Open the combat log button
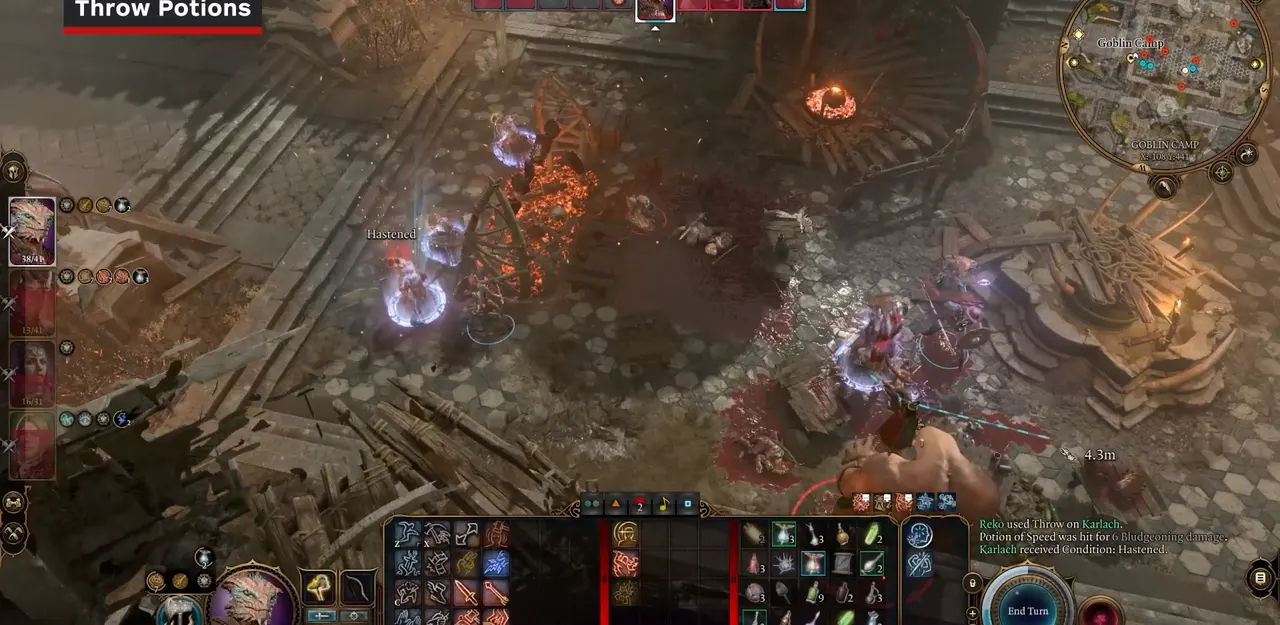This screenshot has width=1280, height=625. coord(1260,578)
